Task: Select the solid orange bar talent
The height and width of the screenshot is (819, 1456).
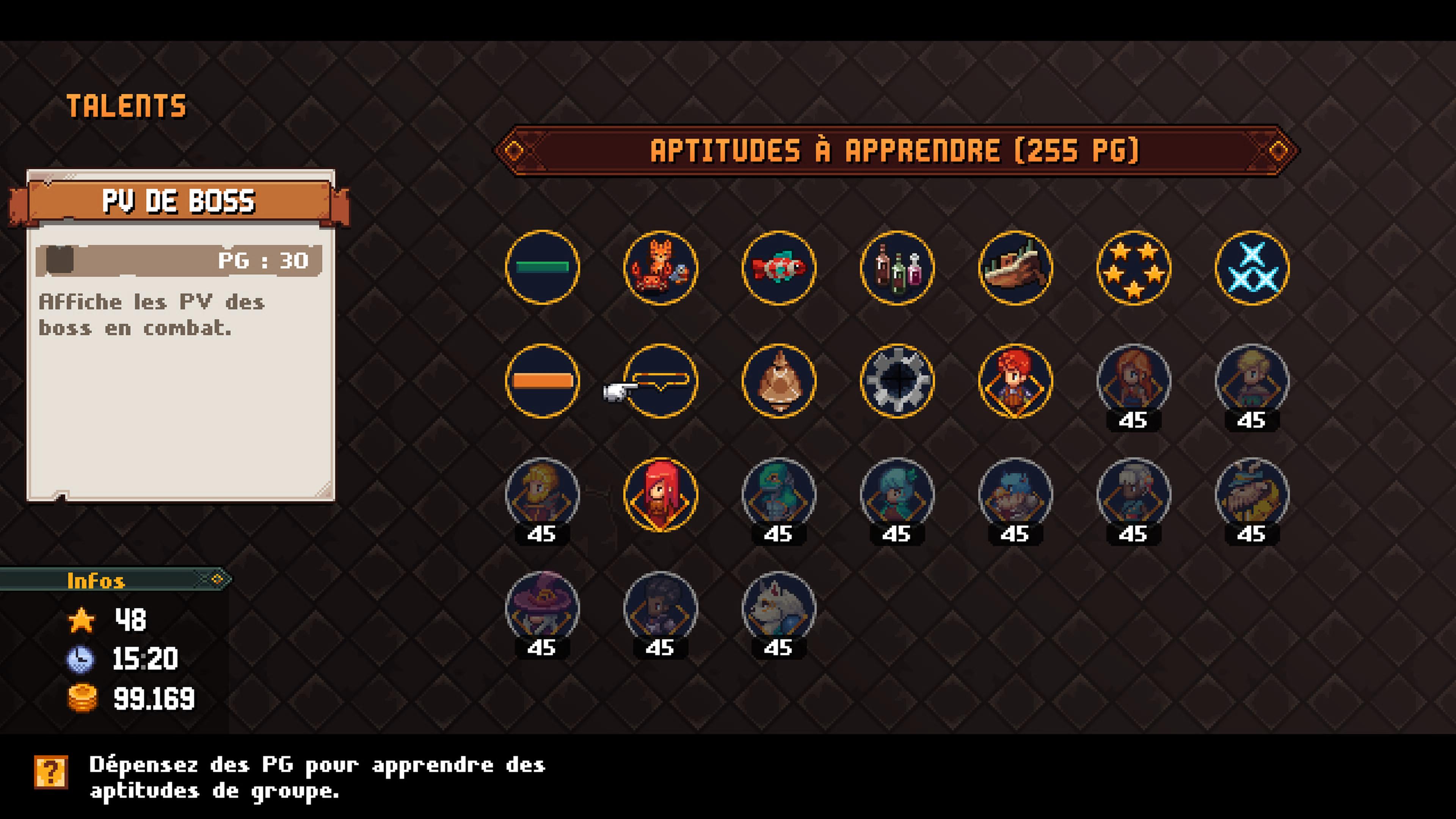Action: pyautogui.click(x=542, y=381)
